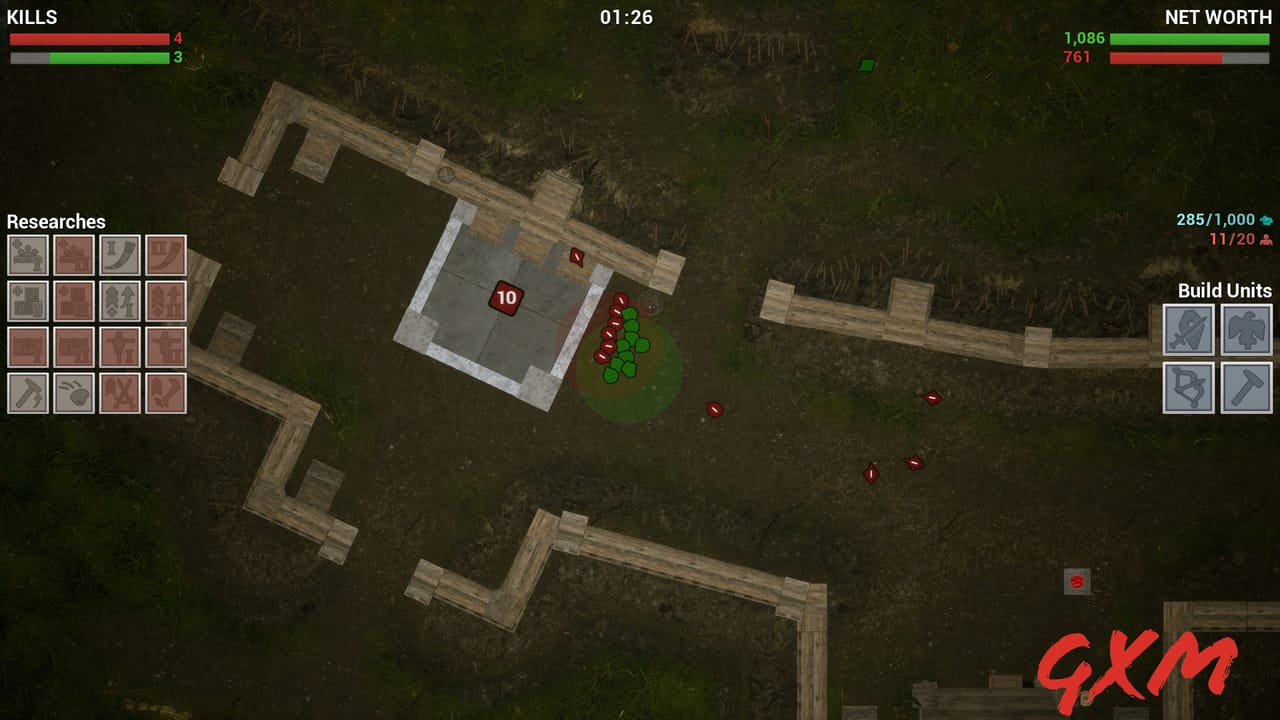Select the swordsman unit in Build Units
This screenshot has height=720, width=1280.
[1188, 331]
